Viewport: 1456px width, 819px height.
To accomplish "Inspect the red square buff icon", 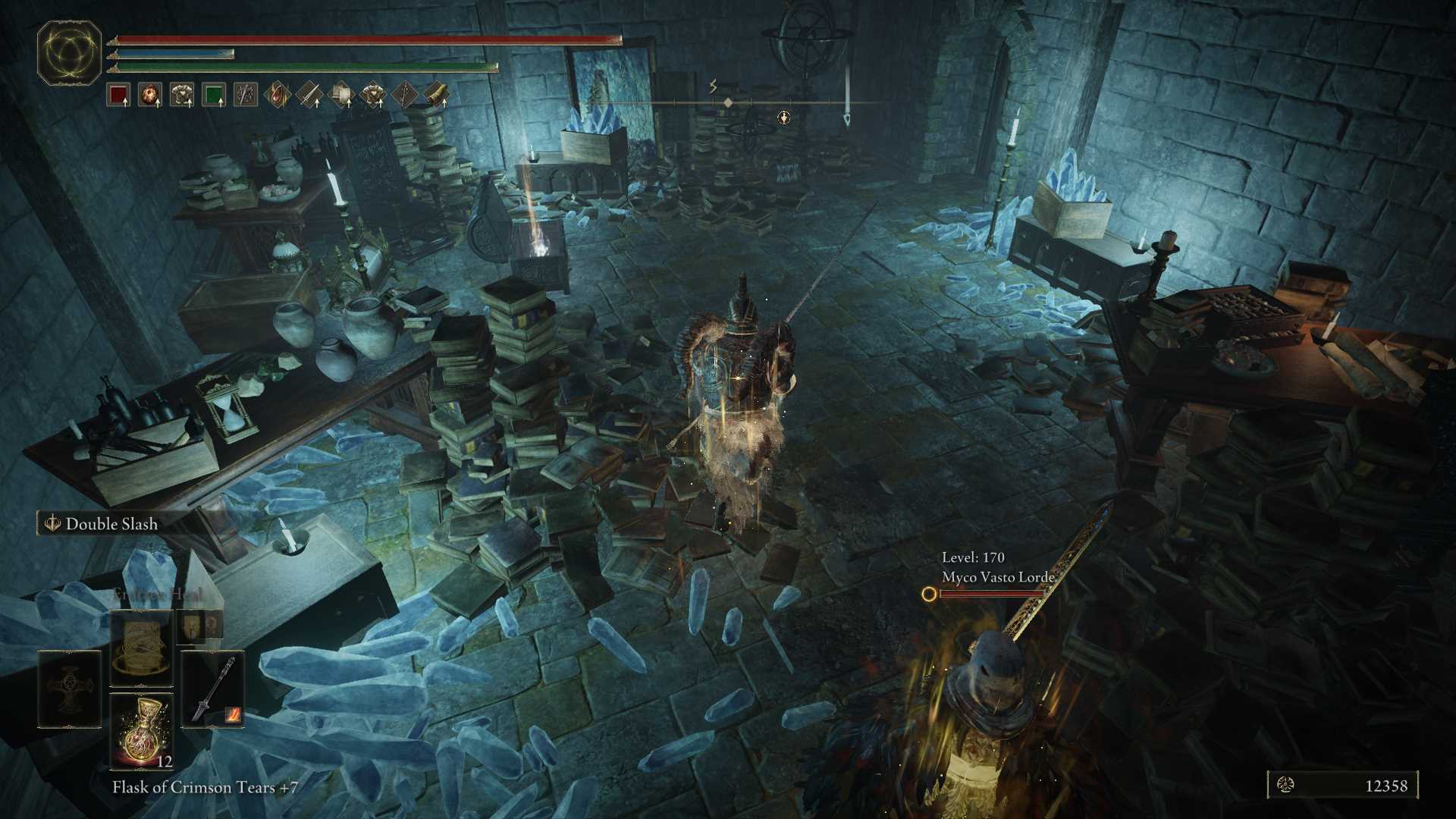I will click(118, 96).
